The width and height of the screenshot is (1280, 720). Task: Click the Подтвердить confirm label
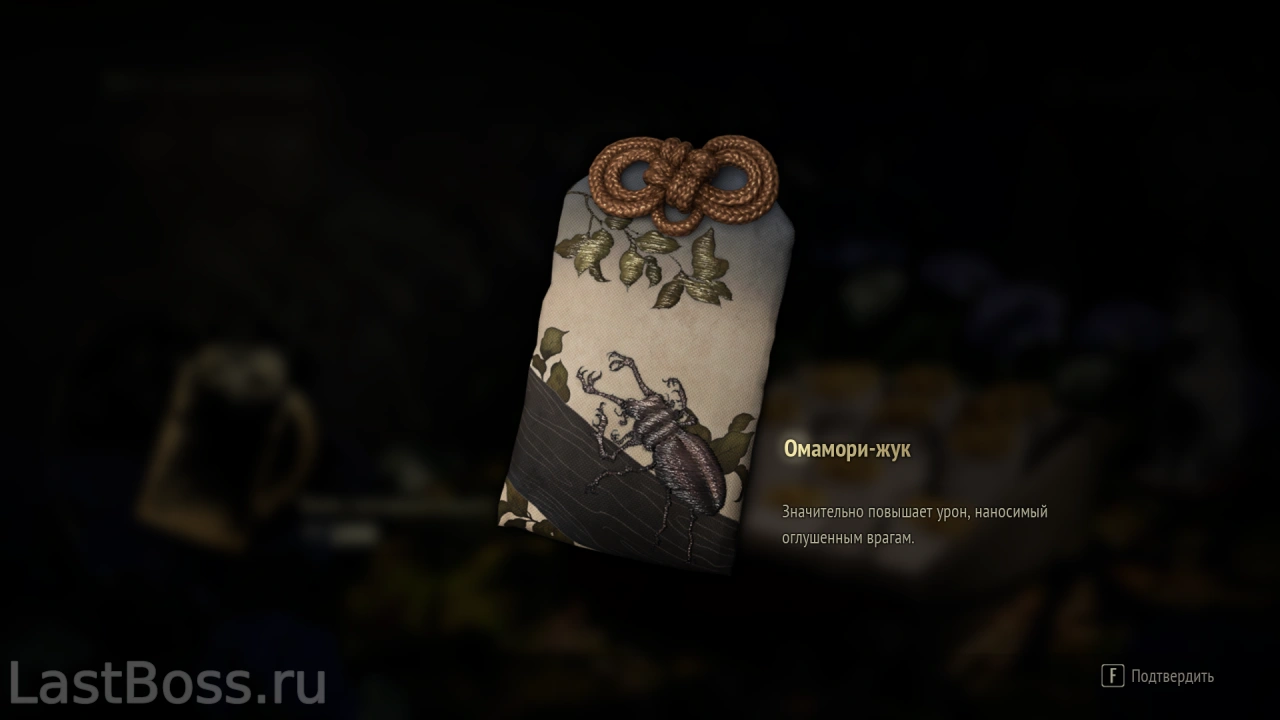point(1172,677)
